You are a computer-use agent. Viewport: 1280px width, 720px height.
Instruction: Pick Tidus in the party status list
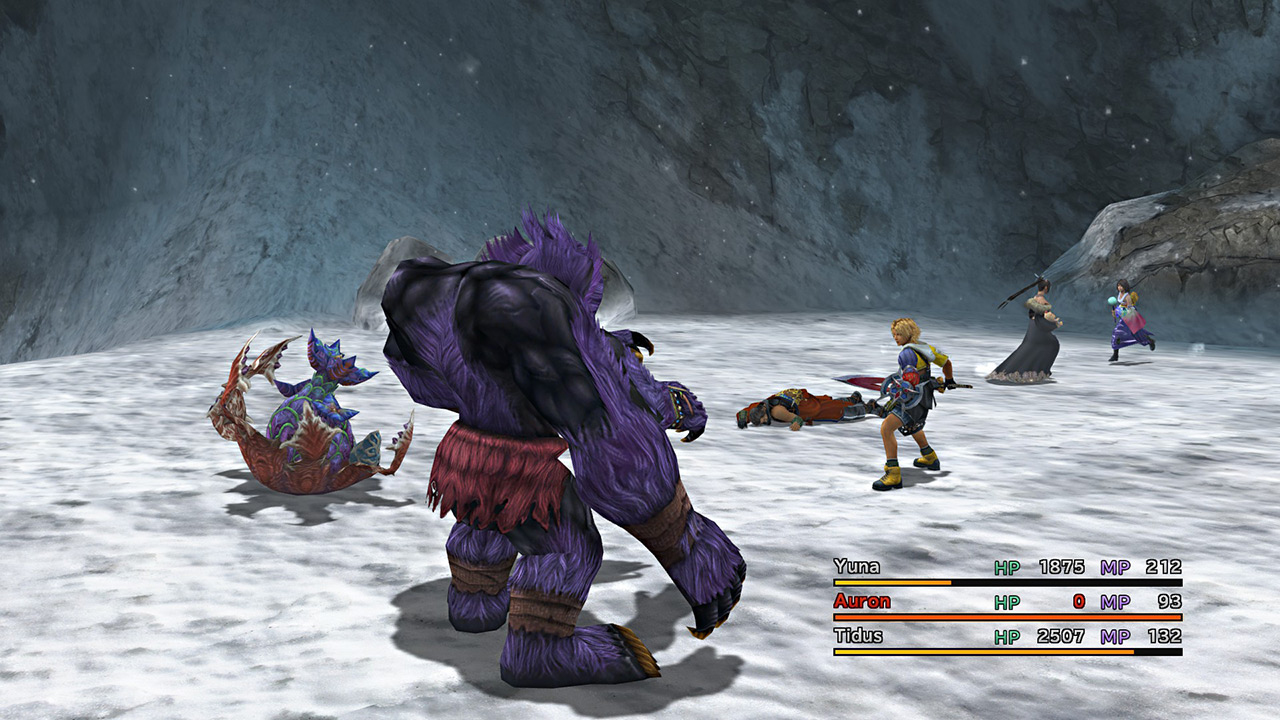click(857, 637)
